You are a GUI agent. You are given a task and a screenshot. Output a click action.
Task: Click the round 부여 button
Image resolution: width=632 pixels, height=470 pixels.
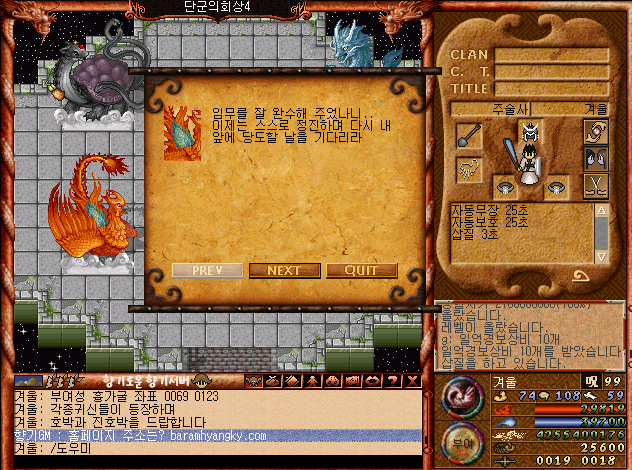[x=460, y=442]
